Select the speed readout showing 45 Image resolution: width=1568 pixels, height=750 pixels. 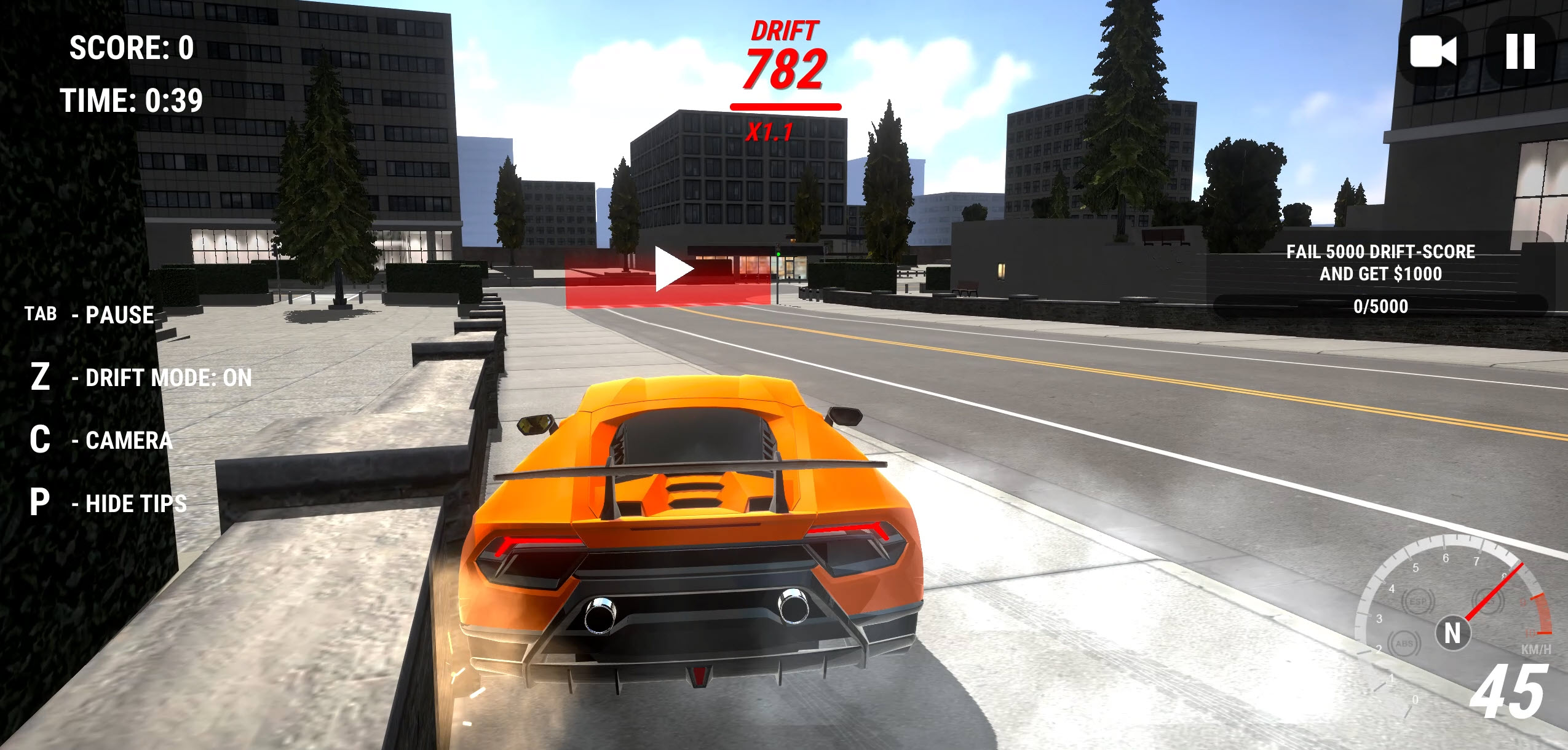click(x=1508, y=692)
